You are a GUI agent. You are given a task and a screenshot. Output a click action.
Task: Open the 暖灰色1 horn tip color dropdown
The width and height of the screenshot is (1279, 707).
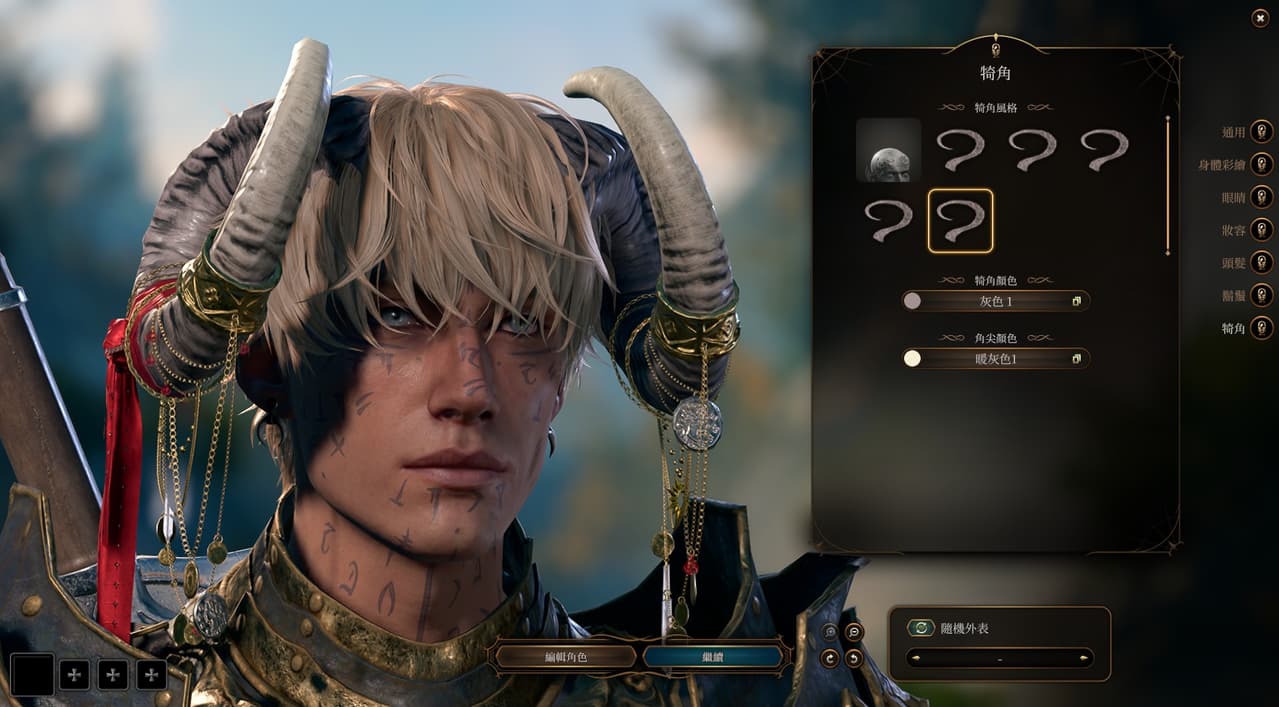pyautogui.click(x=996, y=358)
